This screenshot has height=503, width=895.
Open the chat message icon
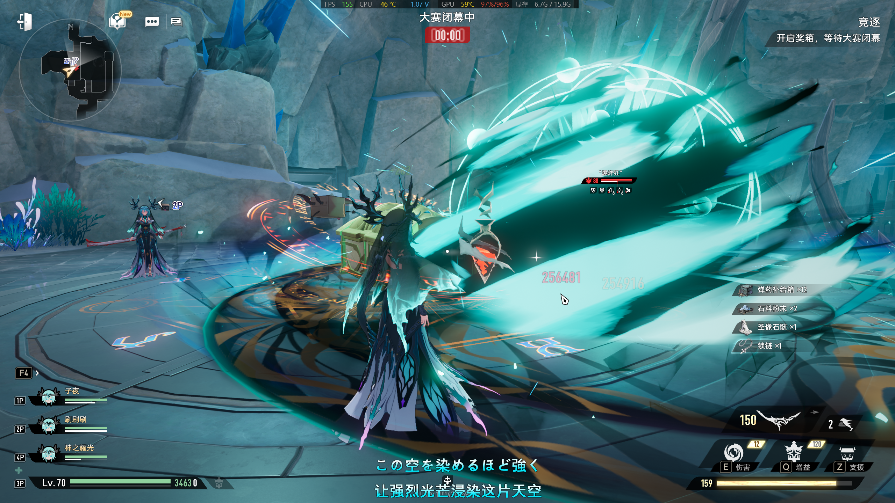[176, 21]
